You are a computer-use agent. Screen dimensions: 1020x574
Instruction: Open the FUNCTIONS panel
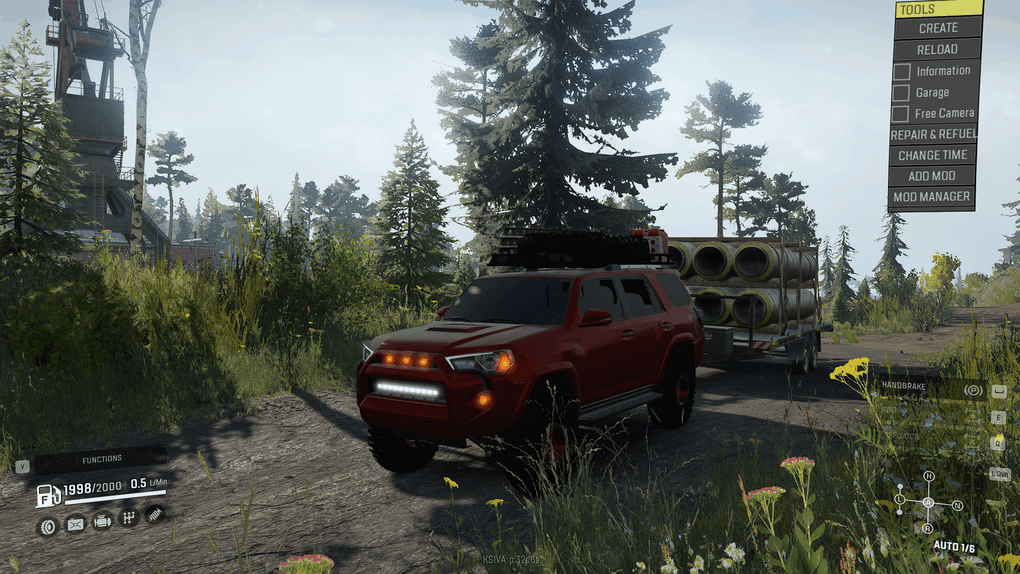(100, 459)
